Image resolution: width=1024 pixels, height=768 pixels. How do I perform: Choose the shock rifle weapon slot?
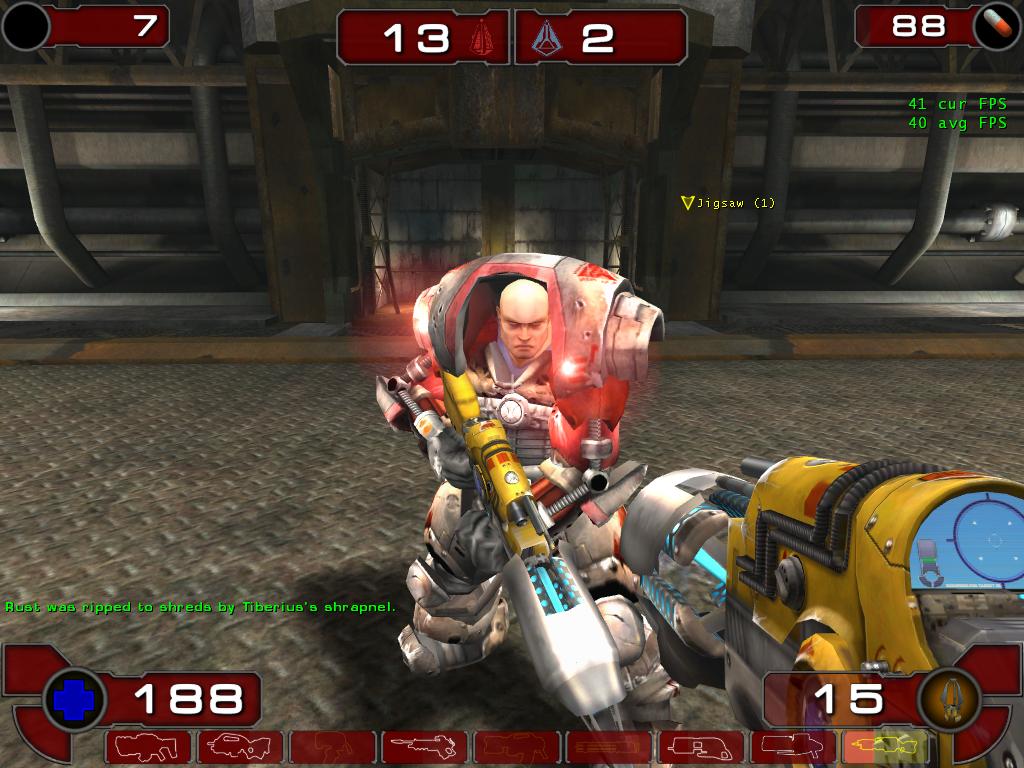click(x=424, y=746)
